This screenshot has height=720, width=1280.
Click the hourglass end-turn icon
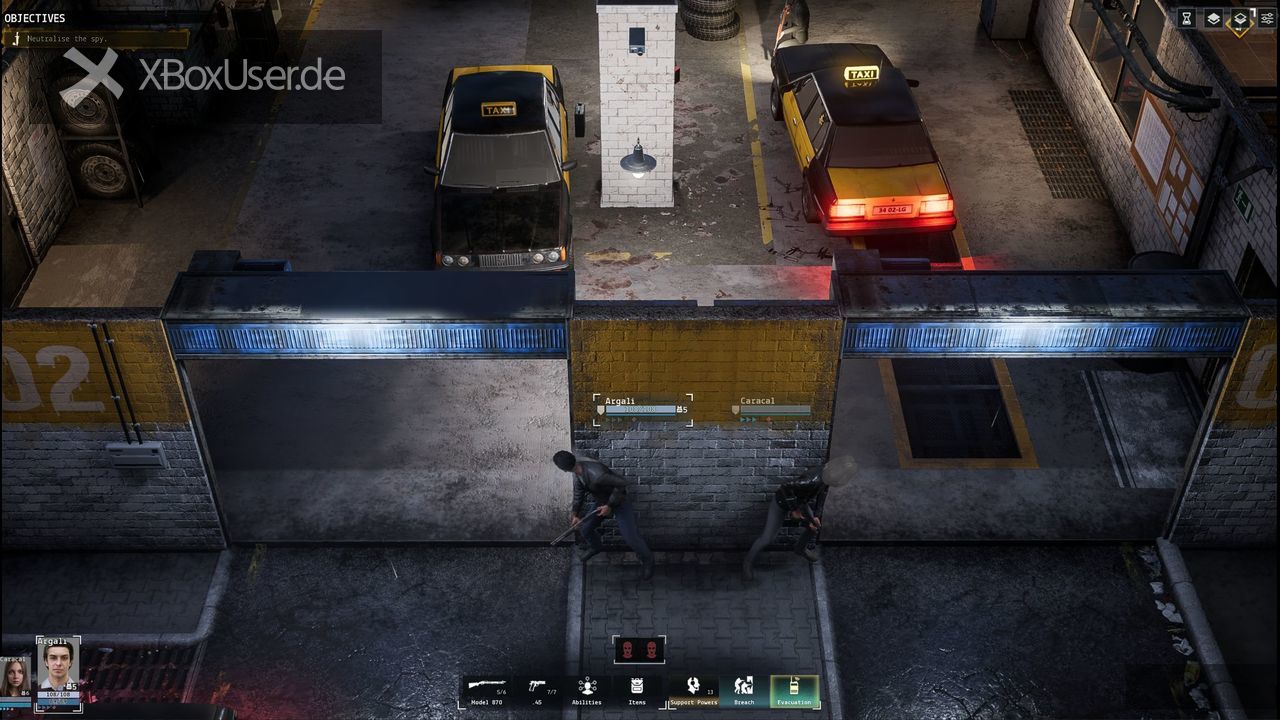tap(1187, 18)
